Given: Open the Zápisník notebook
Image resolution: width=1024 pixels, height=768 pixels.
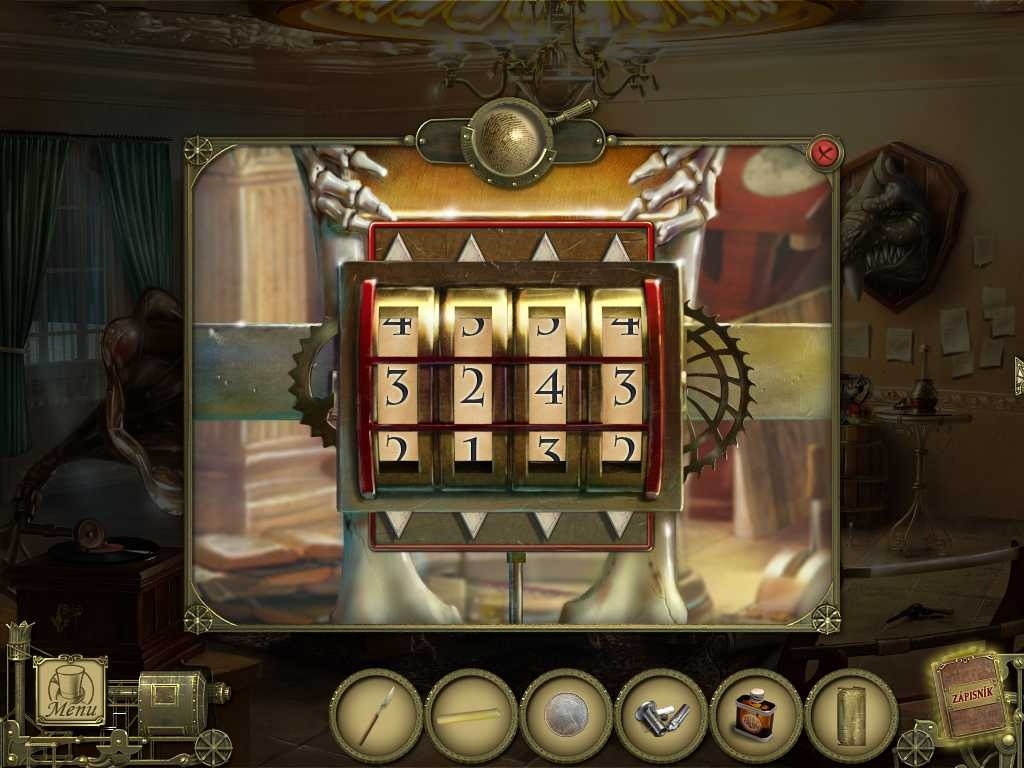Looking at the screenshot, I should coord(970,697).
